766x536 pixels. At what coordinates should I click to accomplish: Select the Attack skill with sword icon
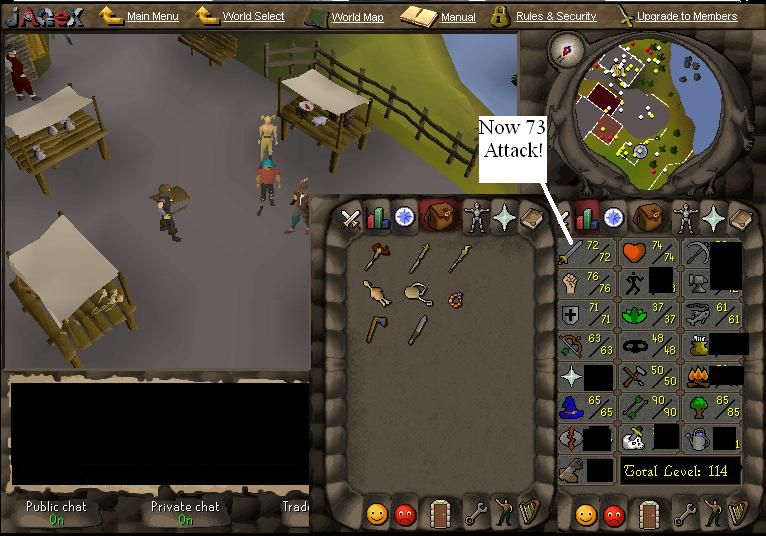585,253
